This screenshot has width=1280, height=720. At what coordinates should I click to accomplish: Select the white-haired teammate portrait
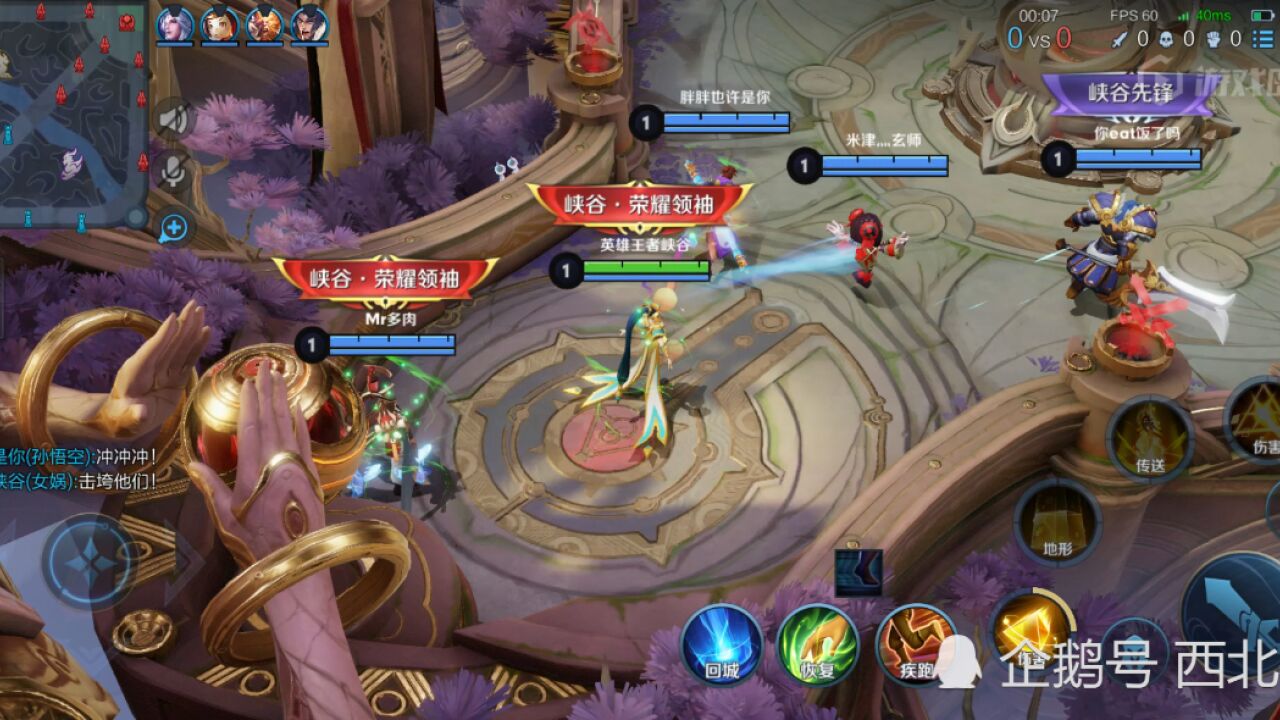174,24
